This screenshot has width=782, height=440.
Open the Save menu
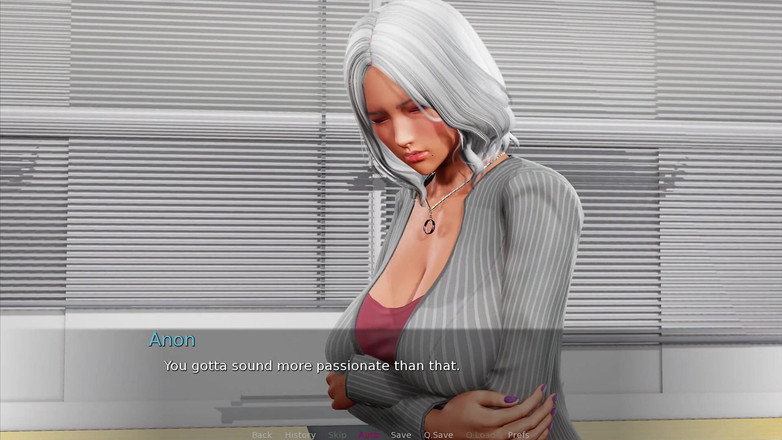point(401,435)
